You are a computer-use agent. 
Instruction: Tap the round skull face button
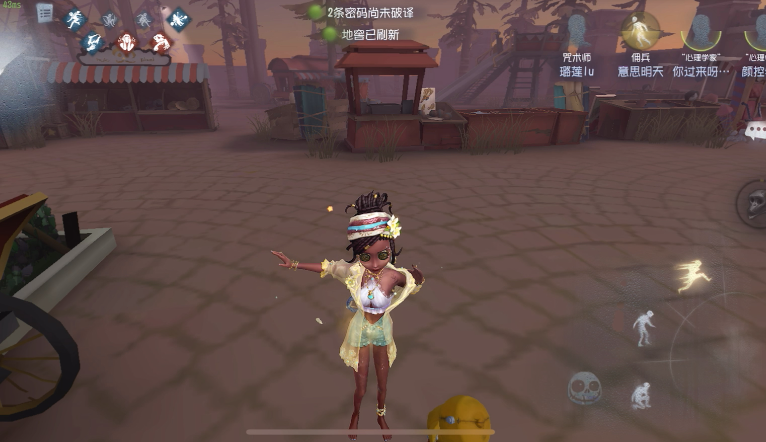[x=584, y=387]
